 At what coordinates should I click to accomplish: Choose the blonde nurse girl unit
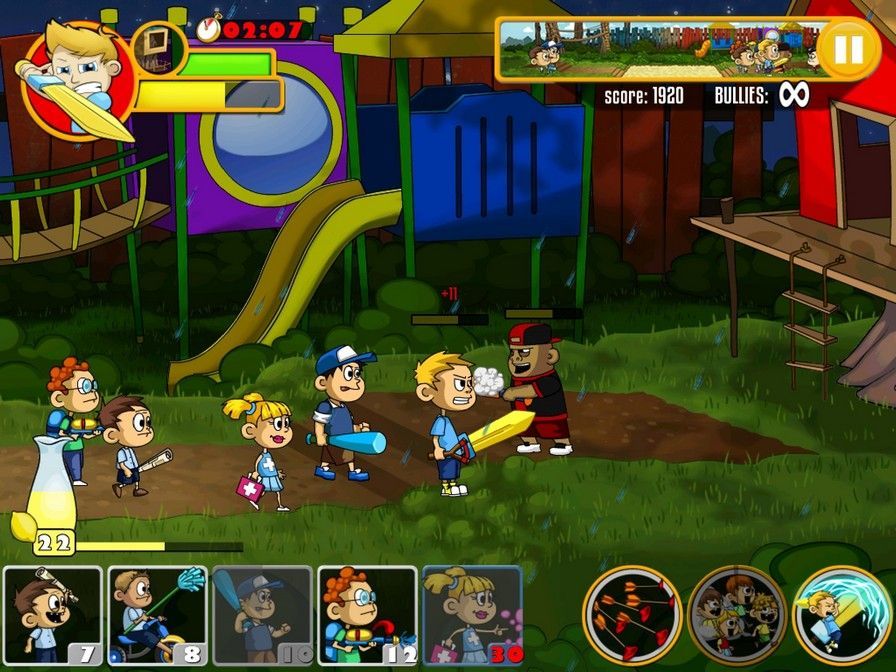tap(471, 615)
